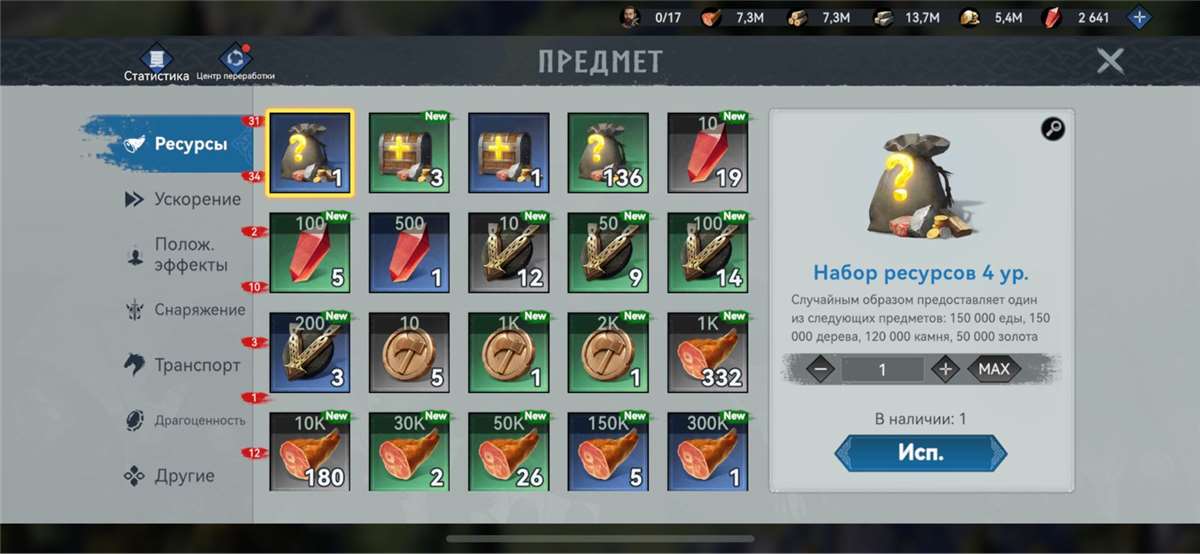Close the Предмет item window

click(x=1110, y=61)
